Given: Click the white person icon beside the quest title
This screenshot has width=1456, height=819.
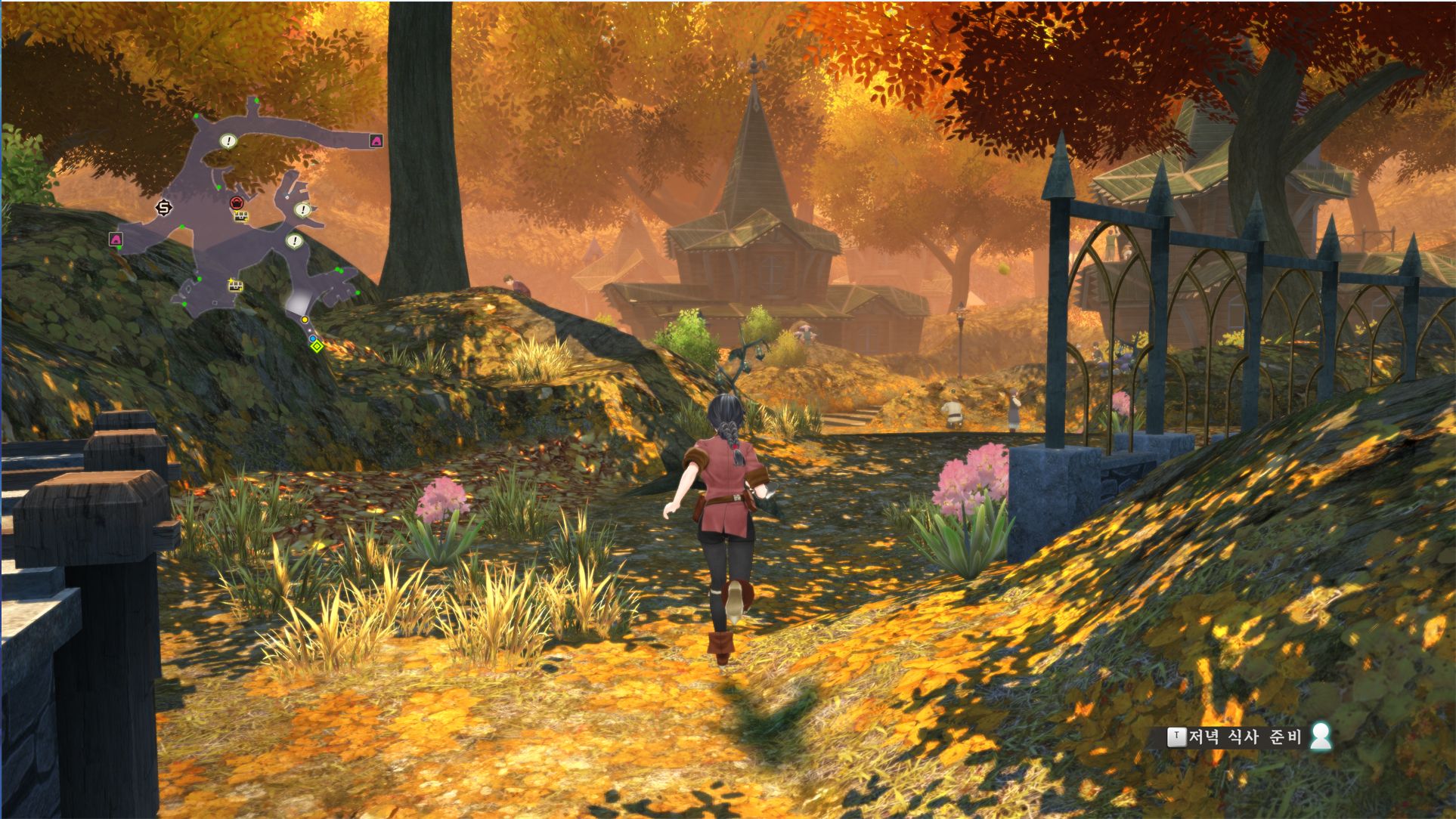Looking at the screenshot, I should (1321, 736).
